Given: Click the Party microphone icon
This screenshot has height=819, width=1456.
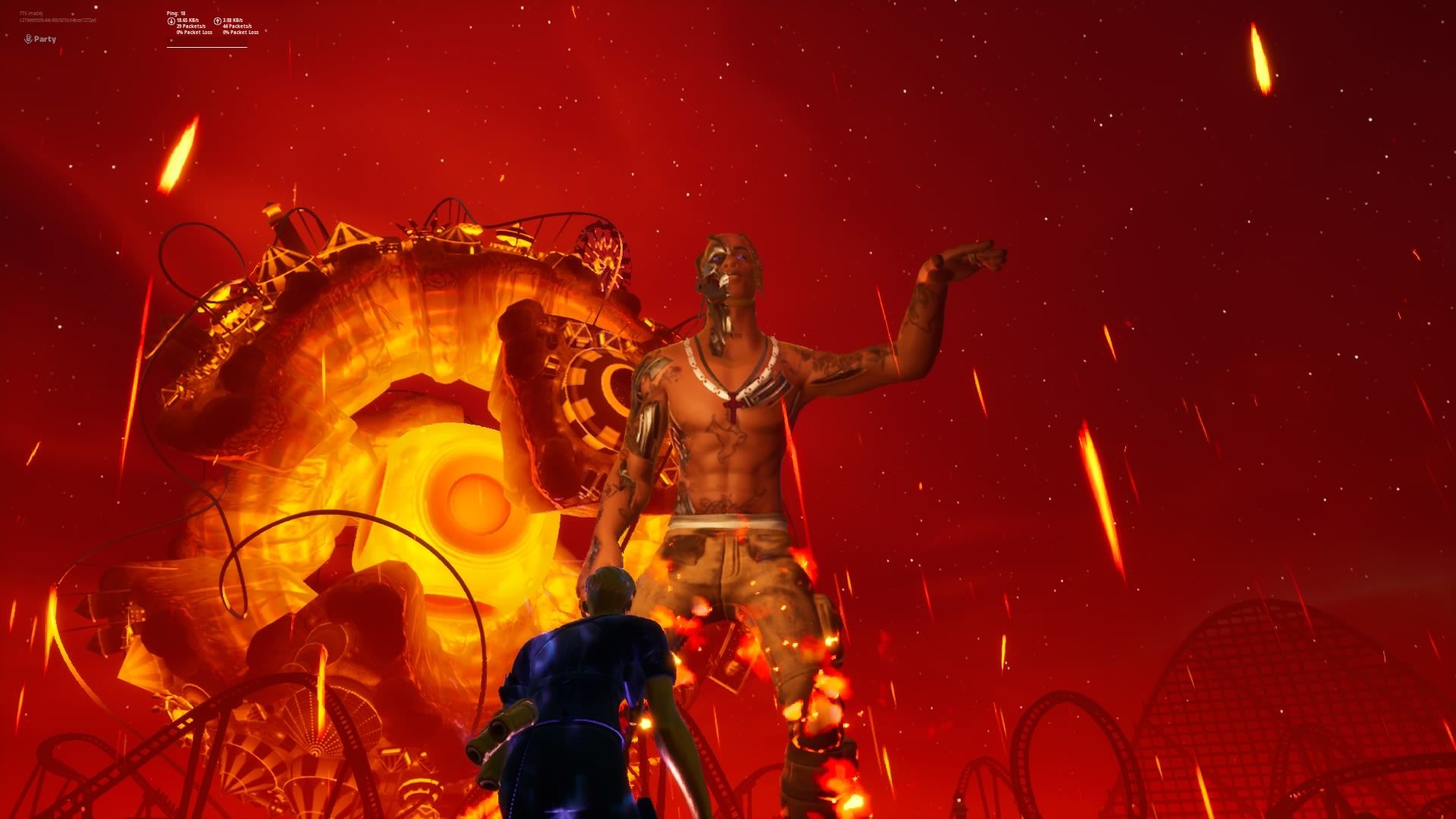Looking at the screenshot, I should pyautogui.click(x=28, y=39).
